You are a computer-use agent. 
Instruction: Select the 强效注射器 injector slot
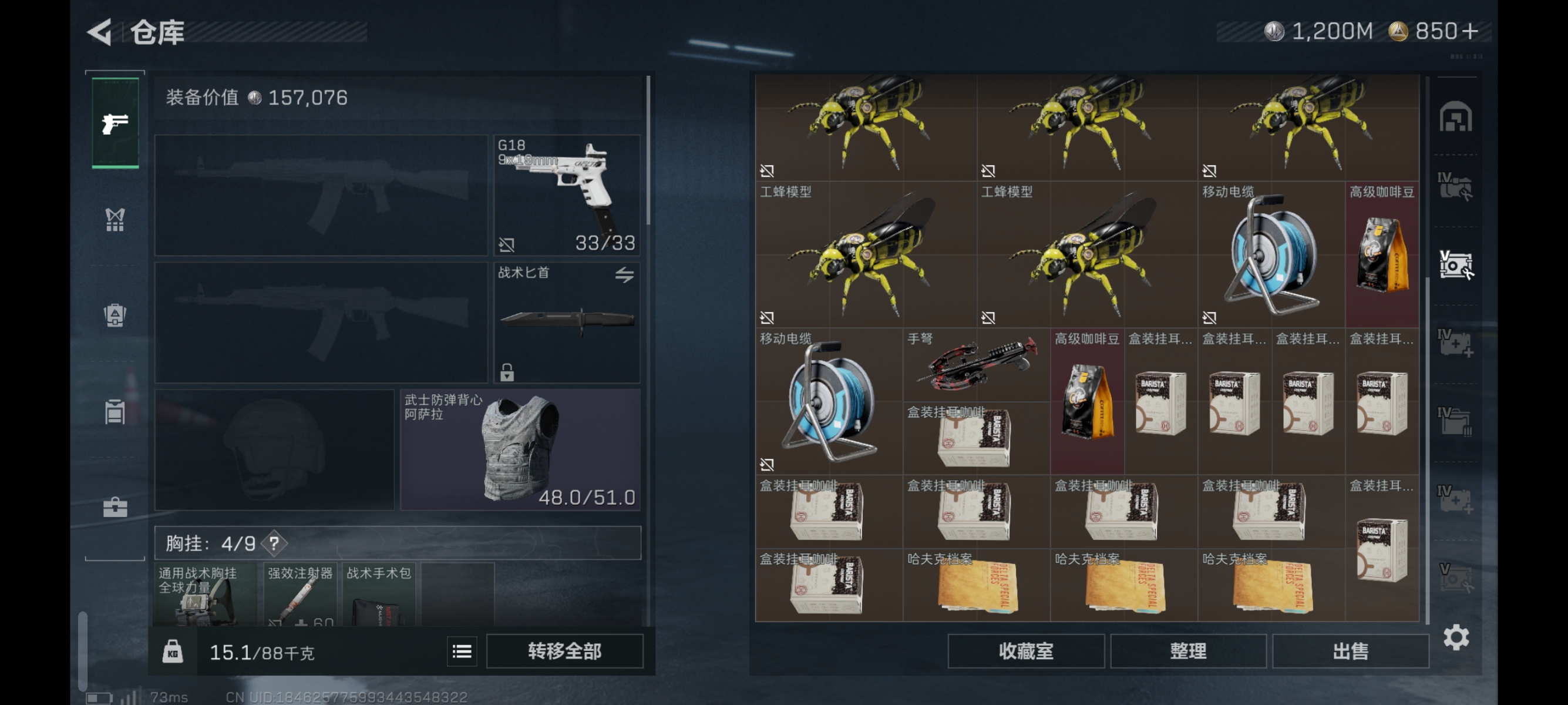pyautogui.click(x=301, y=595)
